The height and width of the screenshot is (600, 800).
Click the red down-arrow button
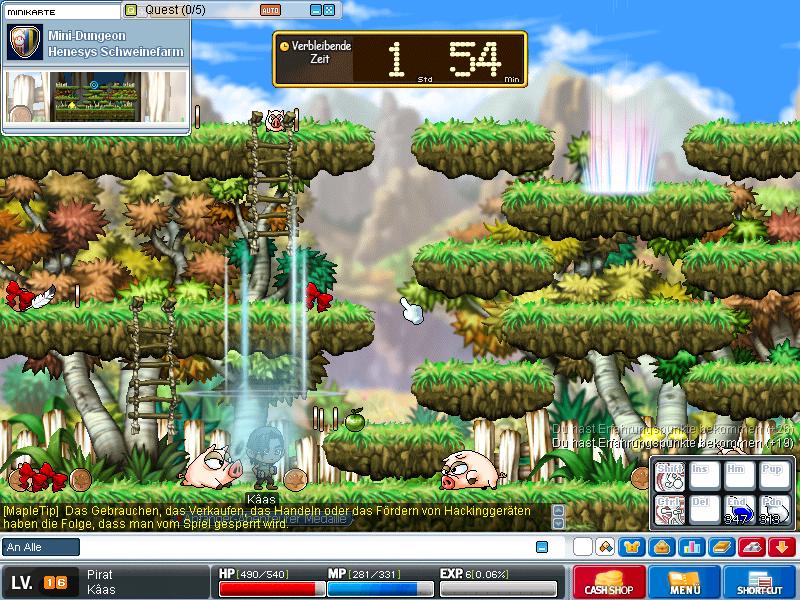click(x=782, y=547)
